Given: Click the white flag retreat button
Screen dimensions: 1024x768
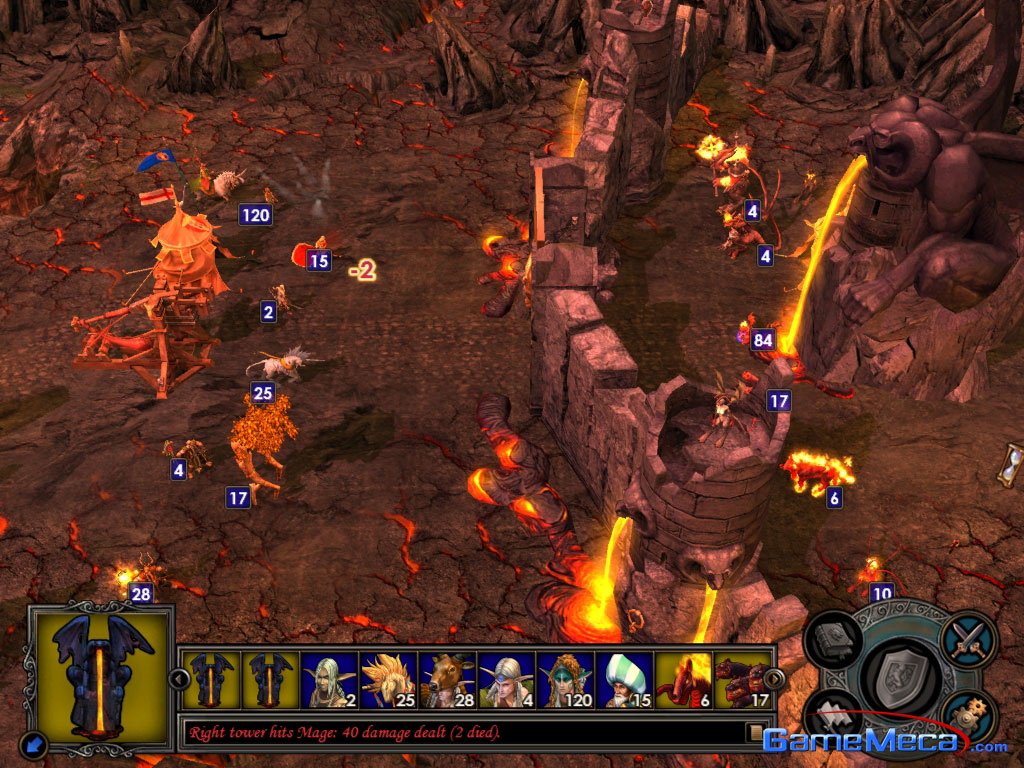Looking at the screenshot, I should point(833,715).
